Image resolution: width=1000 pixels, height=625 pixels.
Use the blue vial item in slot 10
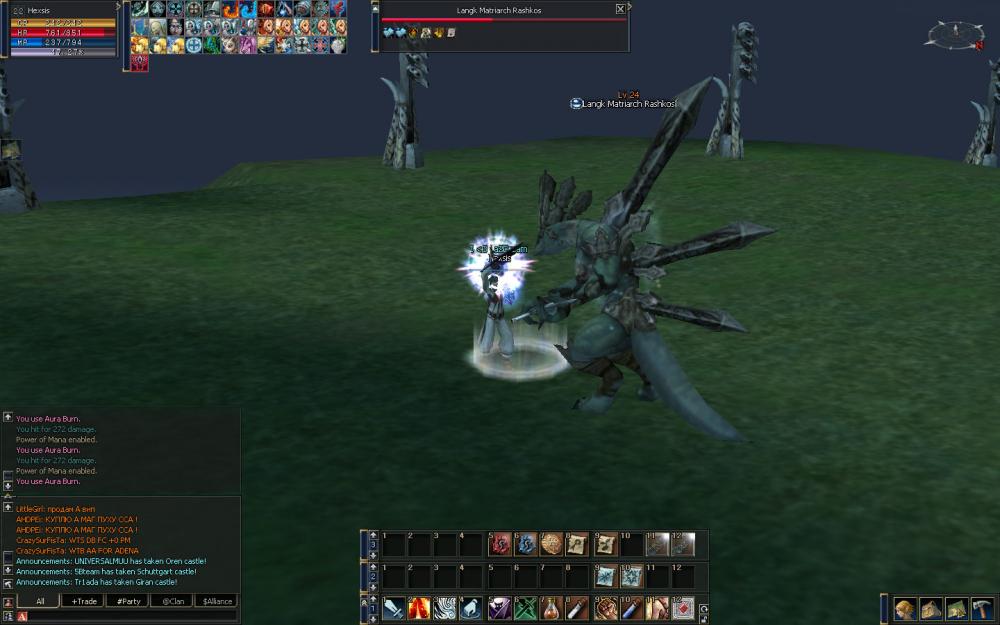(x=631, y=607)
